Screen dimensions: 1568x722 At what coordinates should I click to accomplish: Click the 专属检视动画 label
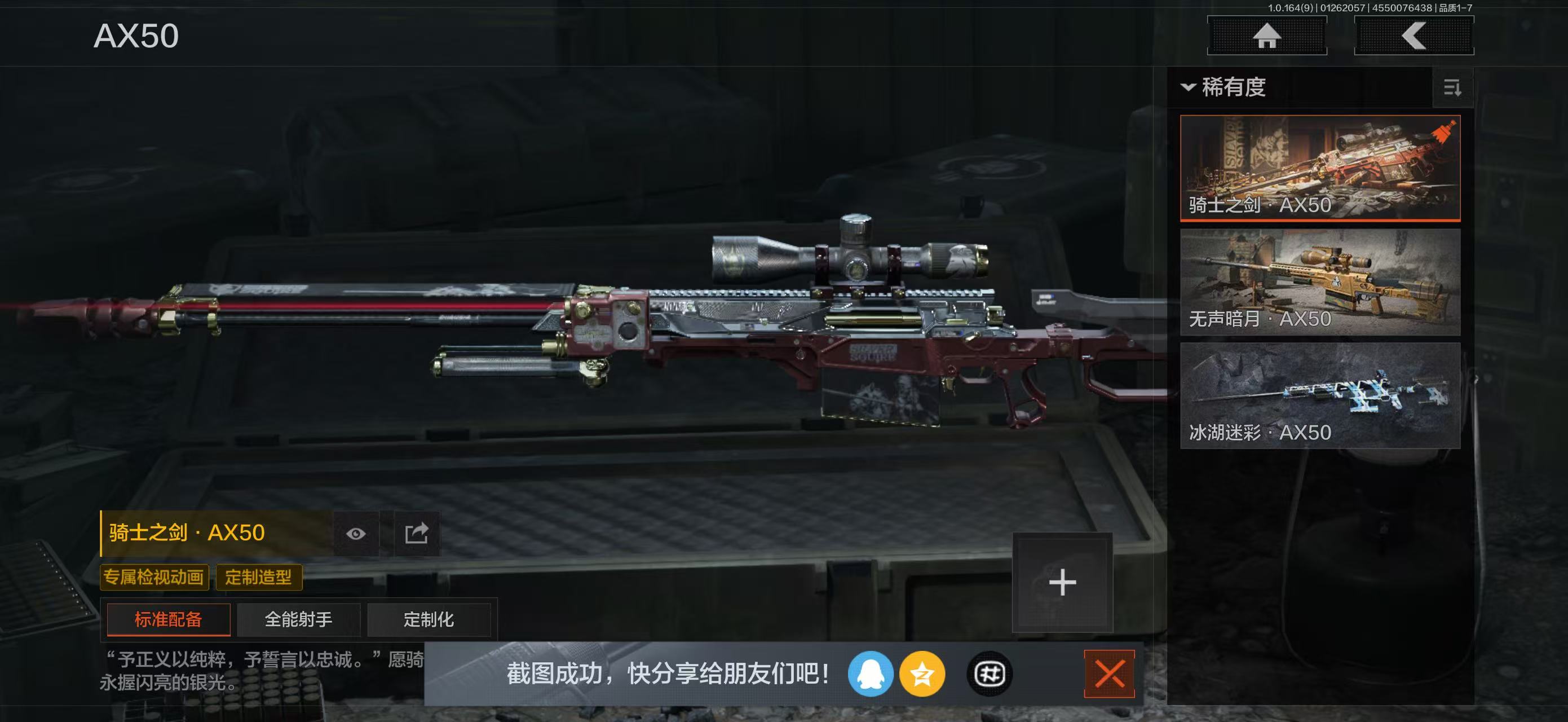154,577
